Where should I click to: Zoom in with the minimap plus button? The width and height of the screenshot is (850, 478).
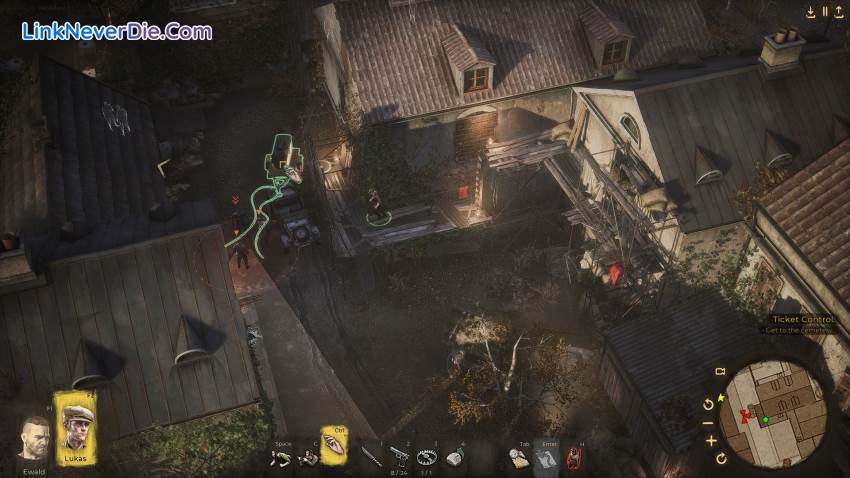(711, 440)
